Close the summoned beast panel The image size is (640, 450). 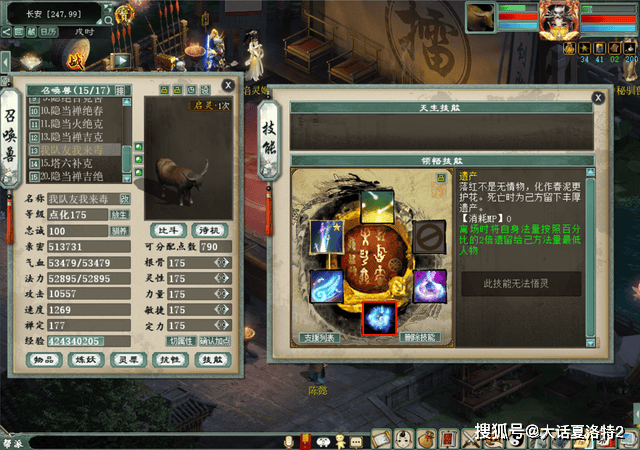point(229,86)
